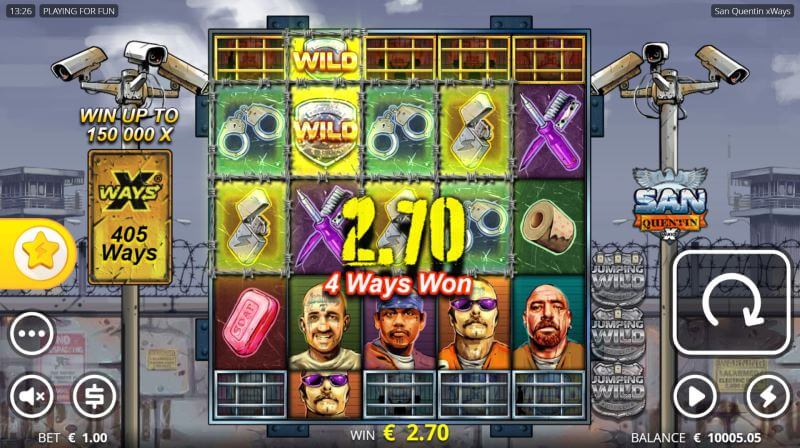Spin the reels with the circular arrow button

(x=732, y=303)
